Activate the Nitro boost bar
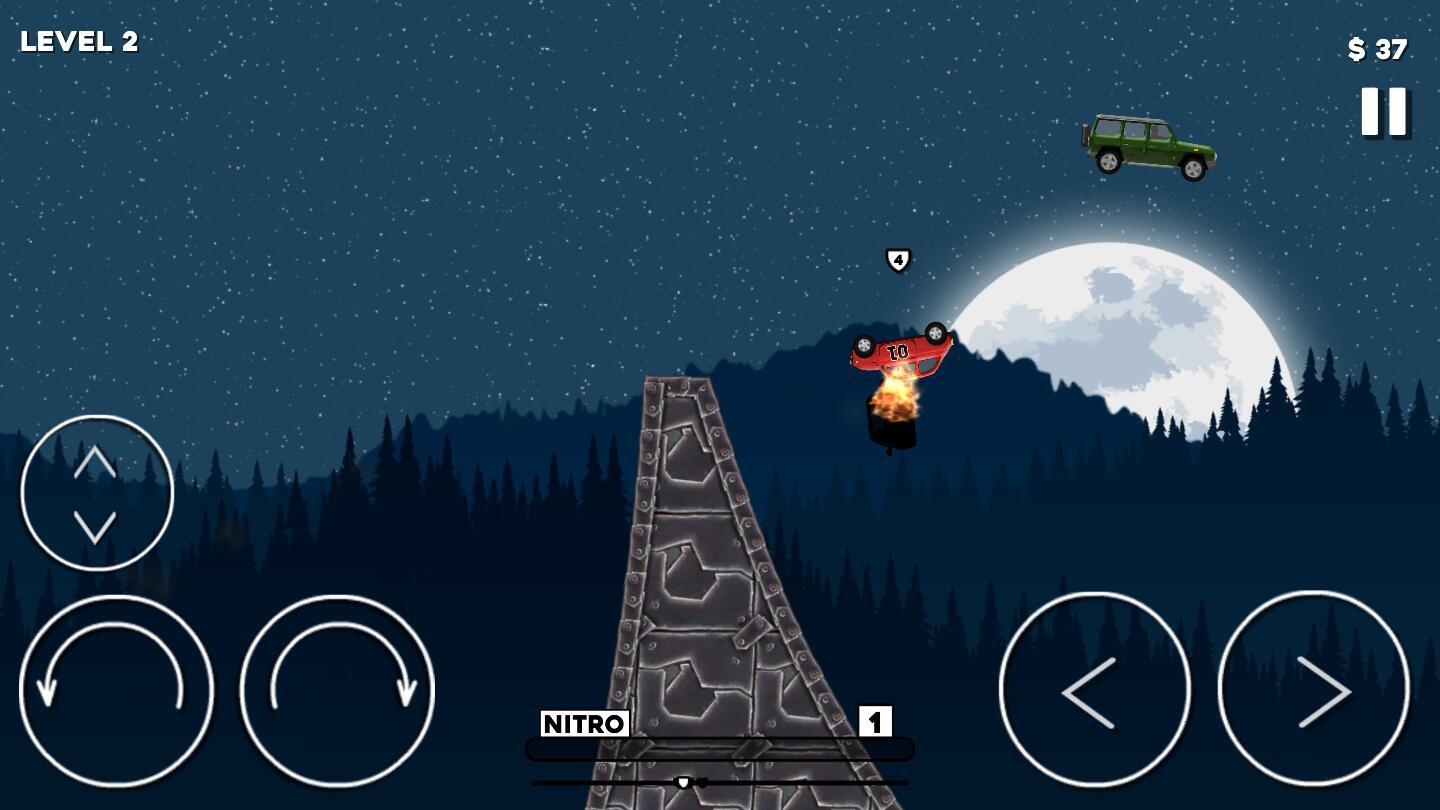1440x810 pixels. [x=719, y=749]
